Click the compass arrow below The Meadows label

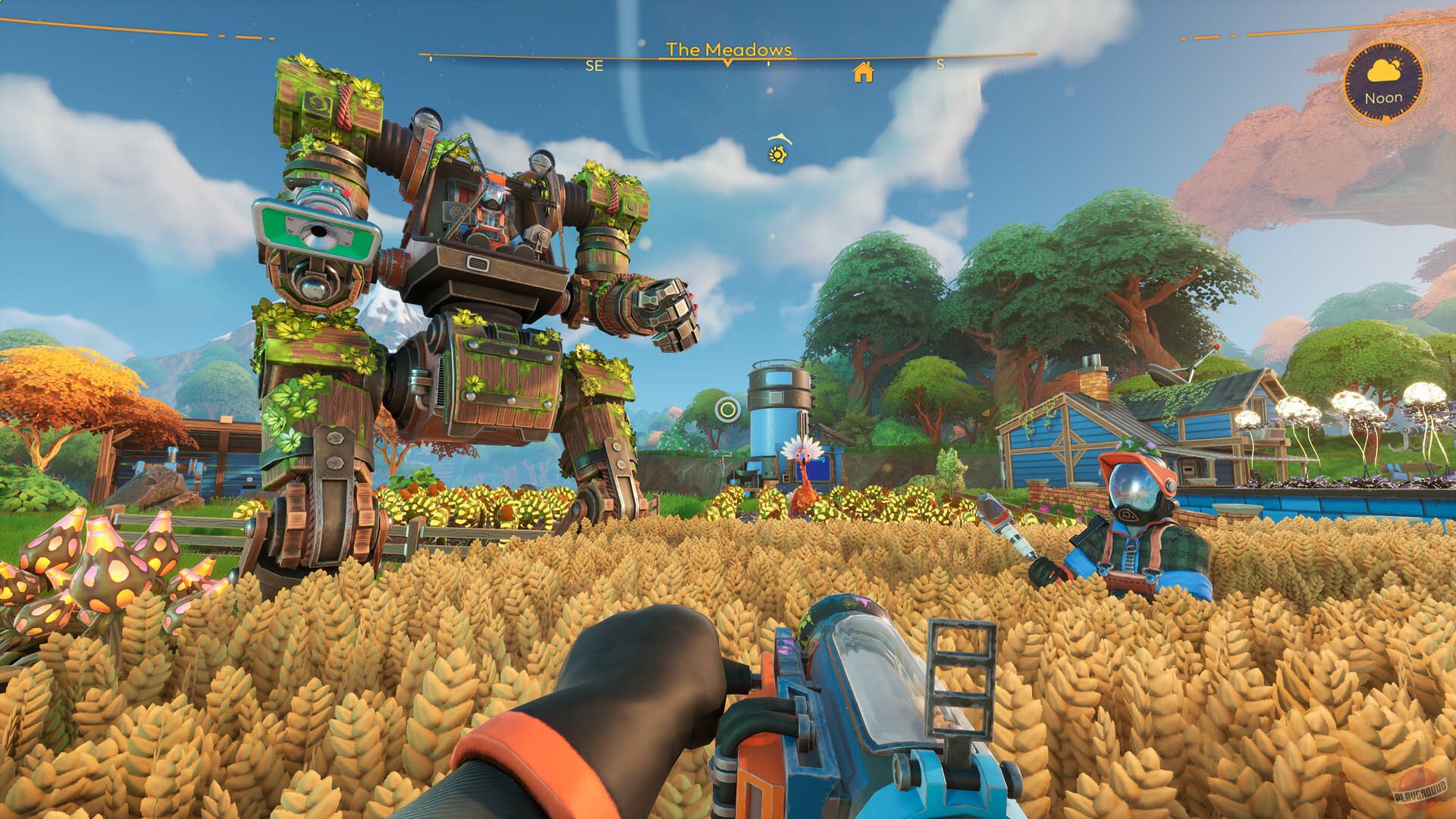tap(728, 64)
